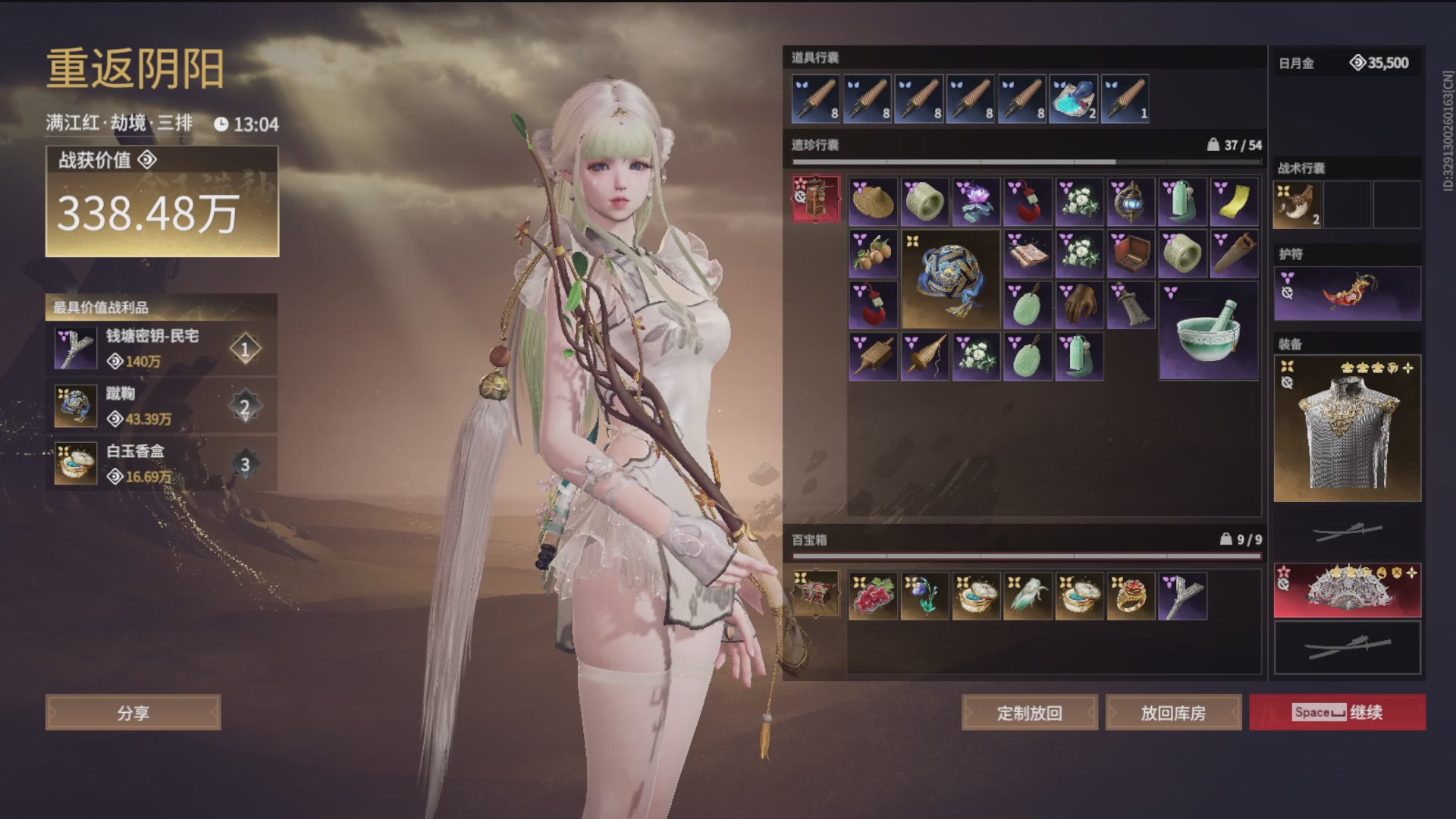Pick the 白玉香盒 loot entry
This screenshot has height=819, width=1456.
coord(161,464)
